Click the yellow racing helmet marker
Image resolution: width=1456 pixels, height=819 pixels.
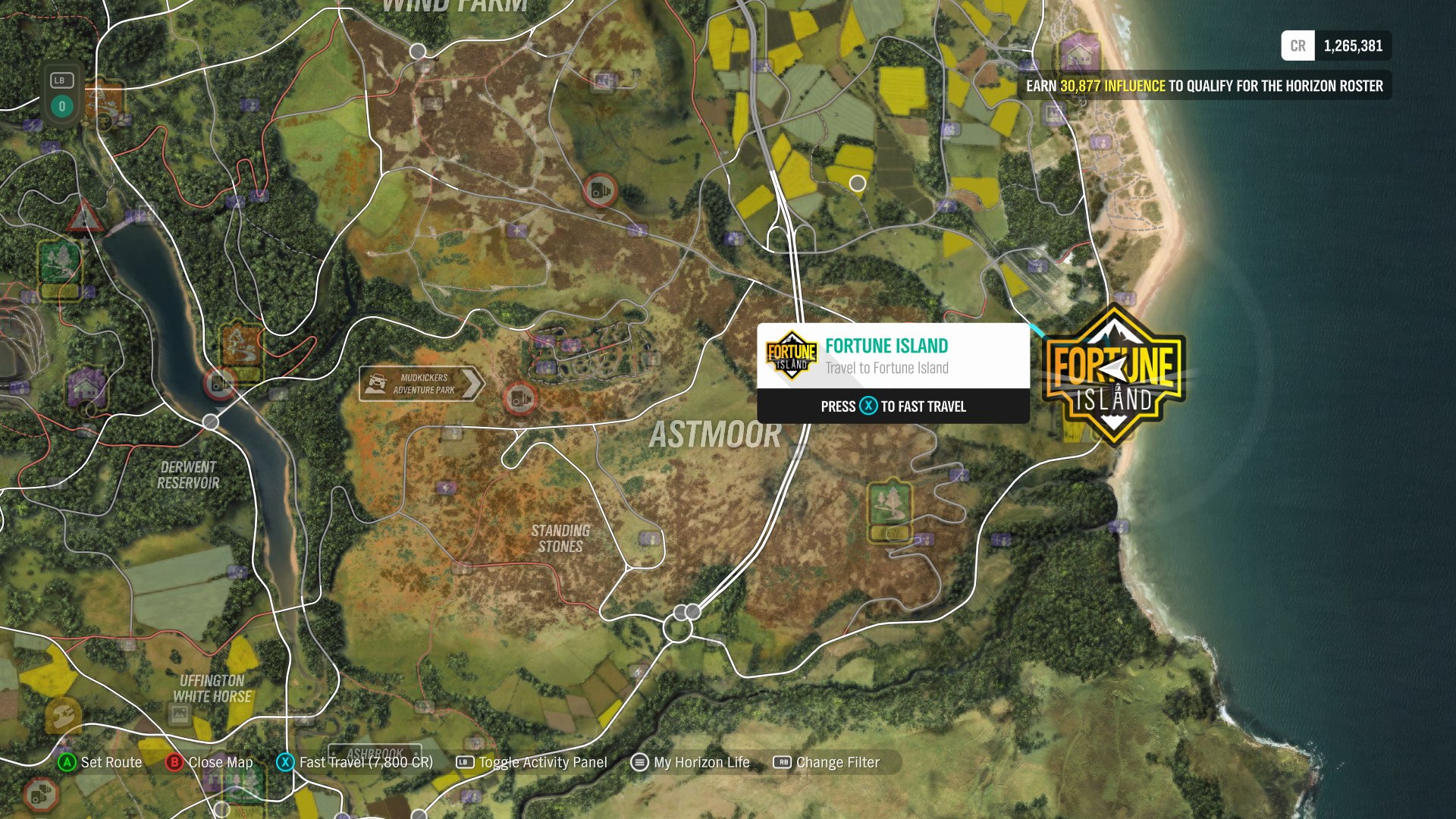[x=63, y=714]
